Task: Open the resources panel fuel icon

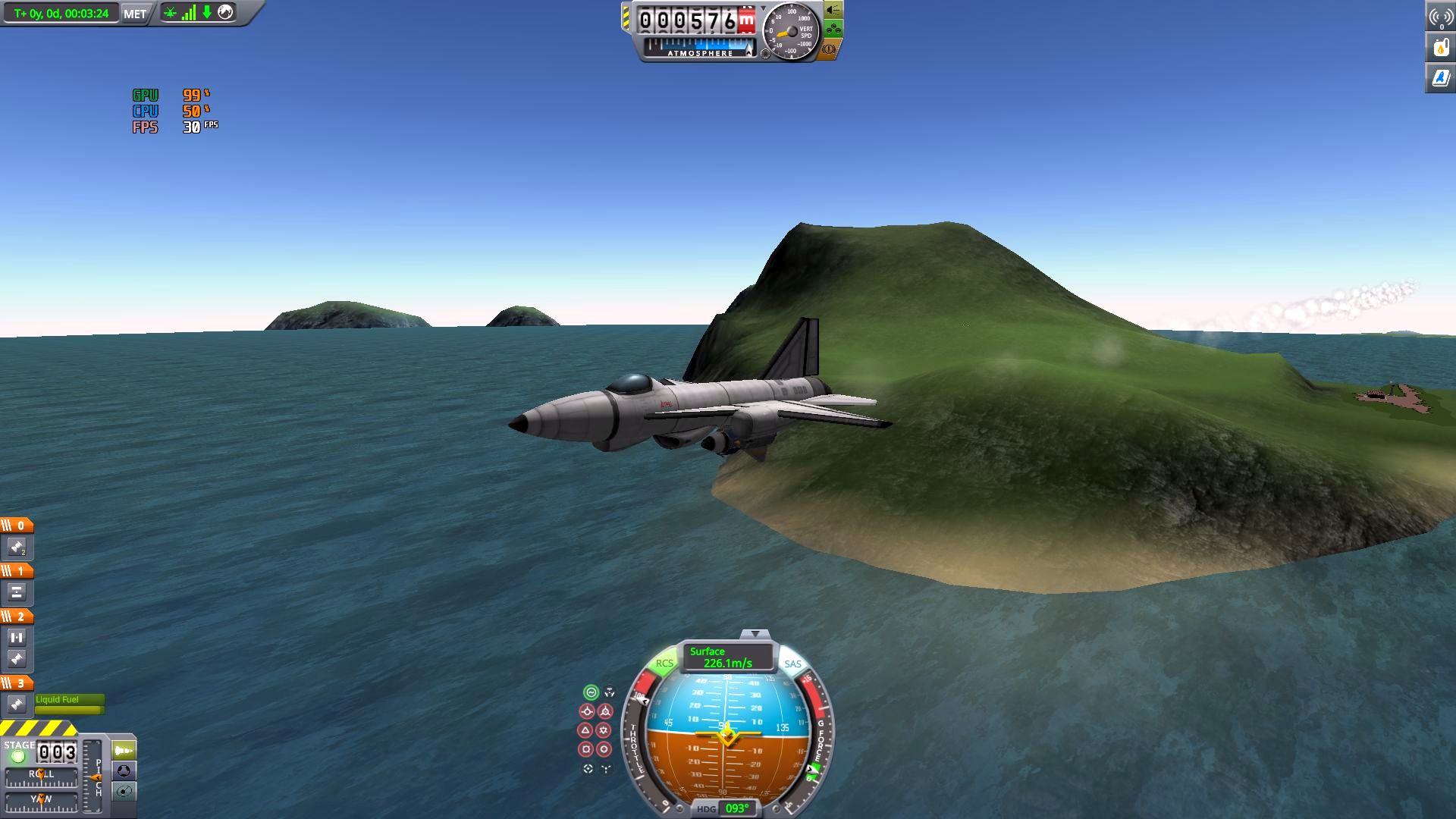Action: coord(1440,47)
